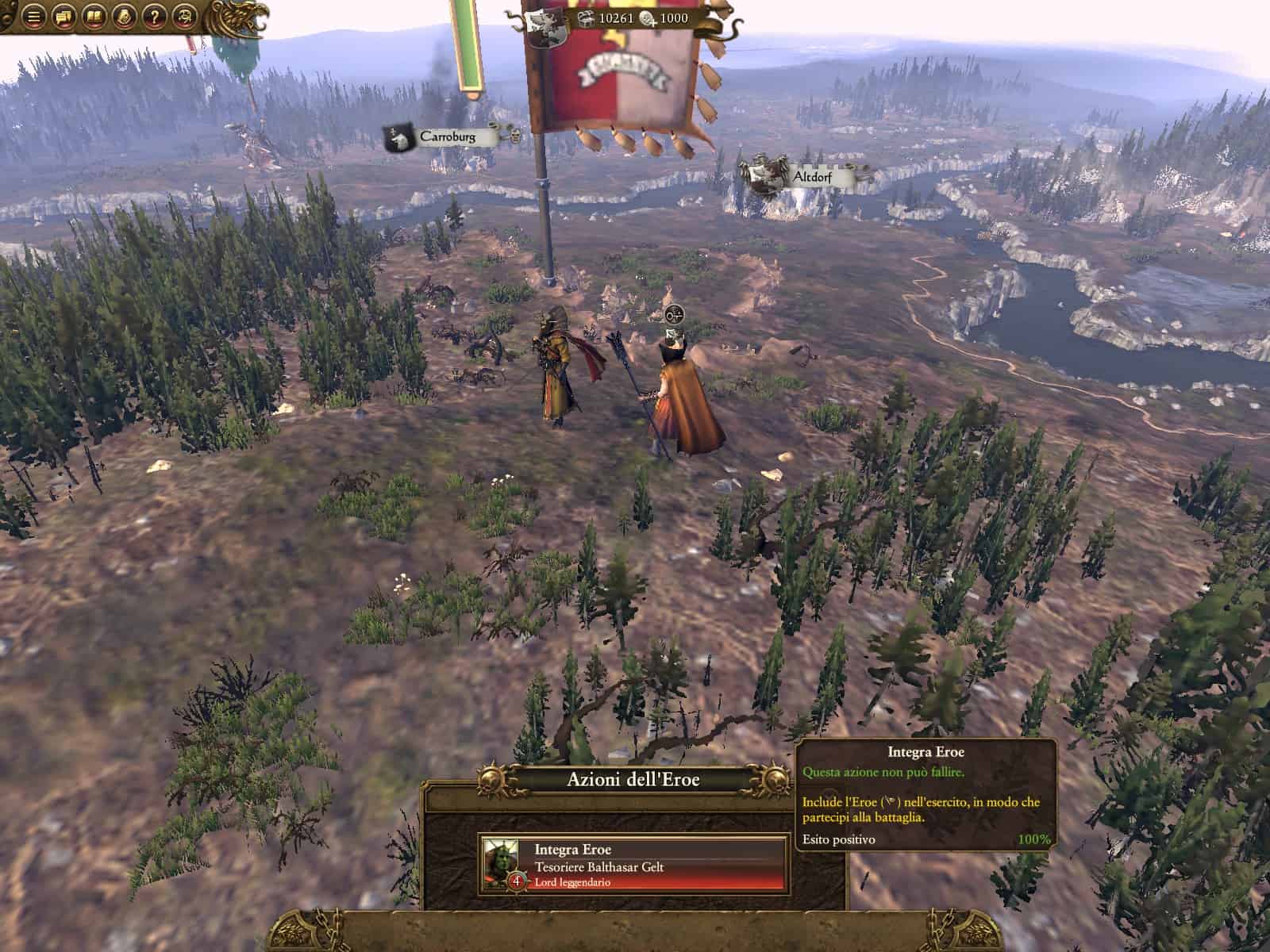Click the treasury chest icon

[x=585, y=19]
